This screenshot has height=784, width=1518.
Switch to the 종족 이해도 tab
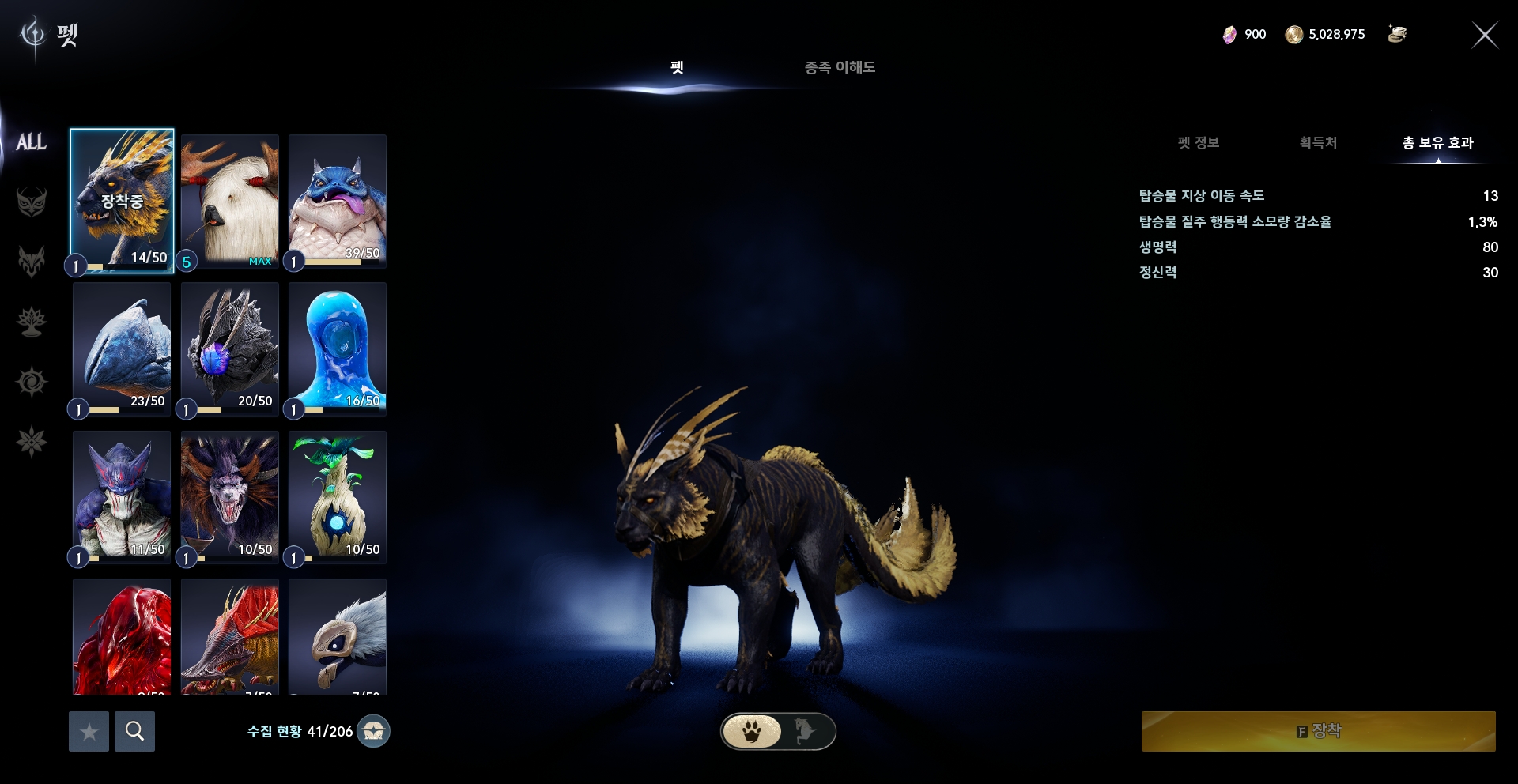pyautogui.click(x=840, y=67)
